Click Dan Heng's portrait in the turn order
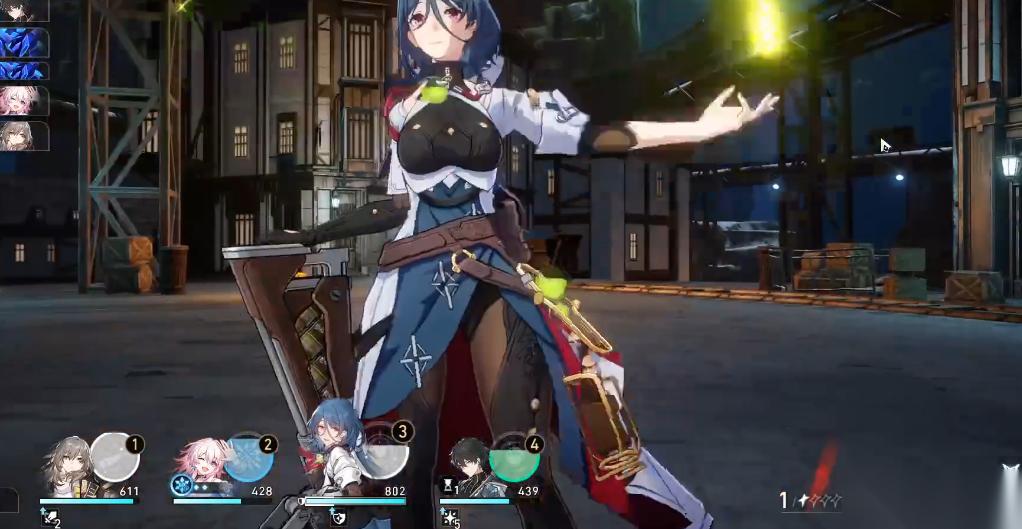1022x529 pixels. 24,10
